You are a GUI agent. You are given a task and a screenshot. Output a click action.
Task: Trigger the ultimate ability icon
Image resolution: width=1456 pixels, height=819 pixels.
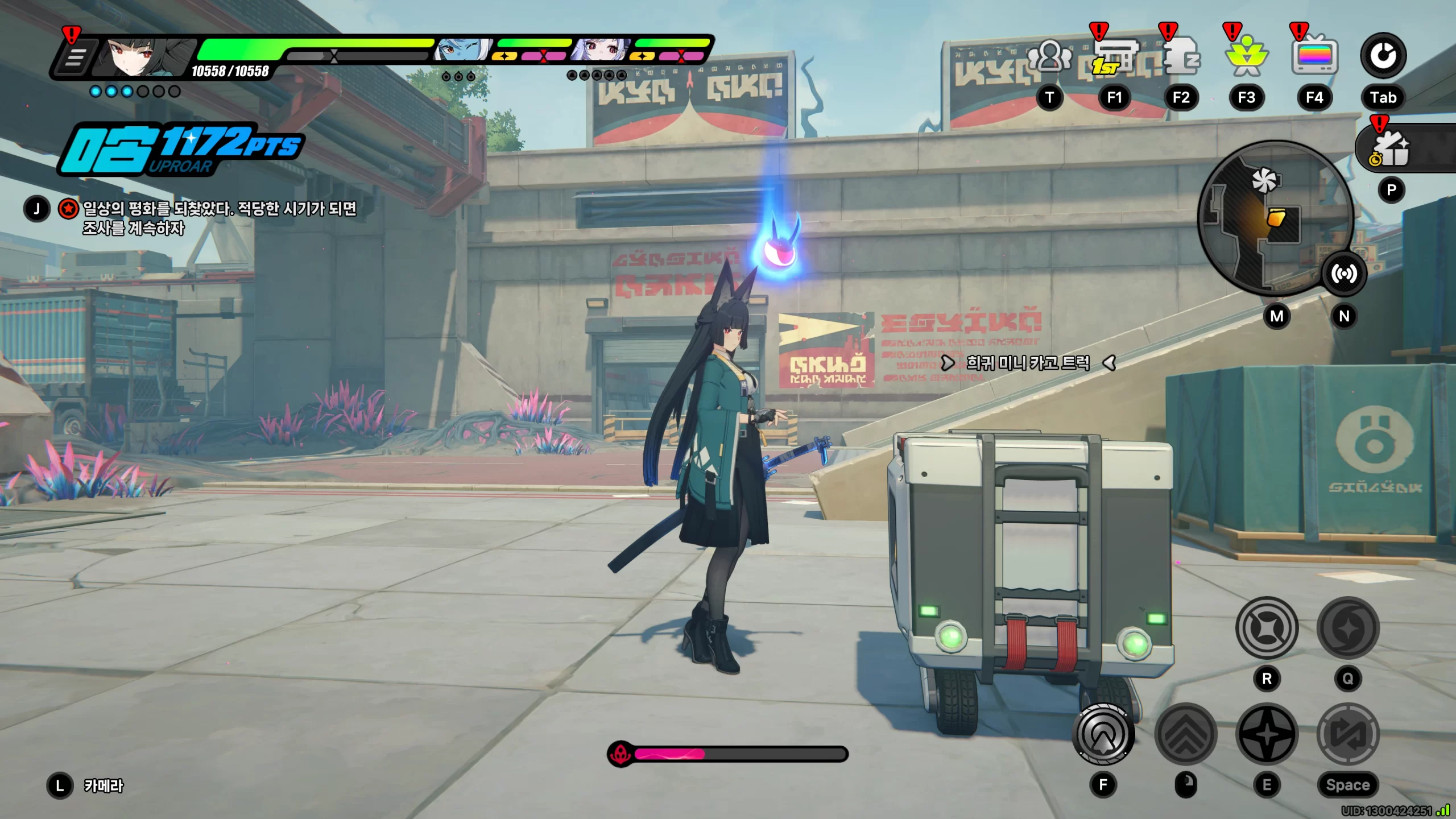pos(1347,628)
